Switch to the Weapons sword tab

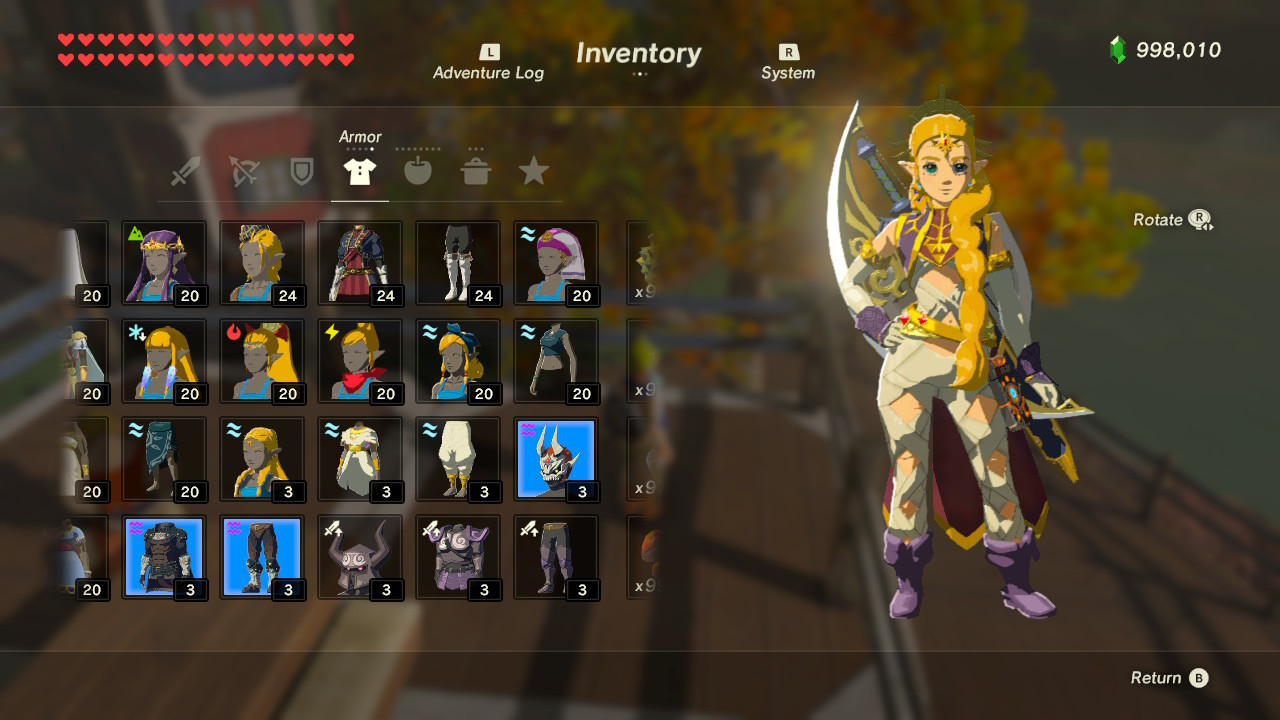click(x=187, y=170)
